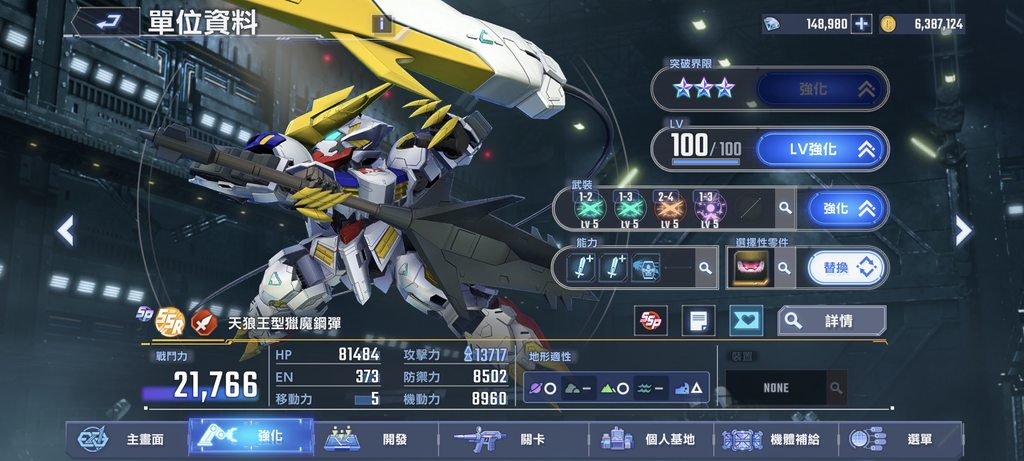Viewport: 1024px width, 461px height.
Task: Inspect abilities with the 能力 magnifier
Action: 706,267
